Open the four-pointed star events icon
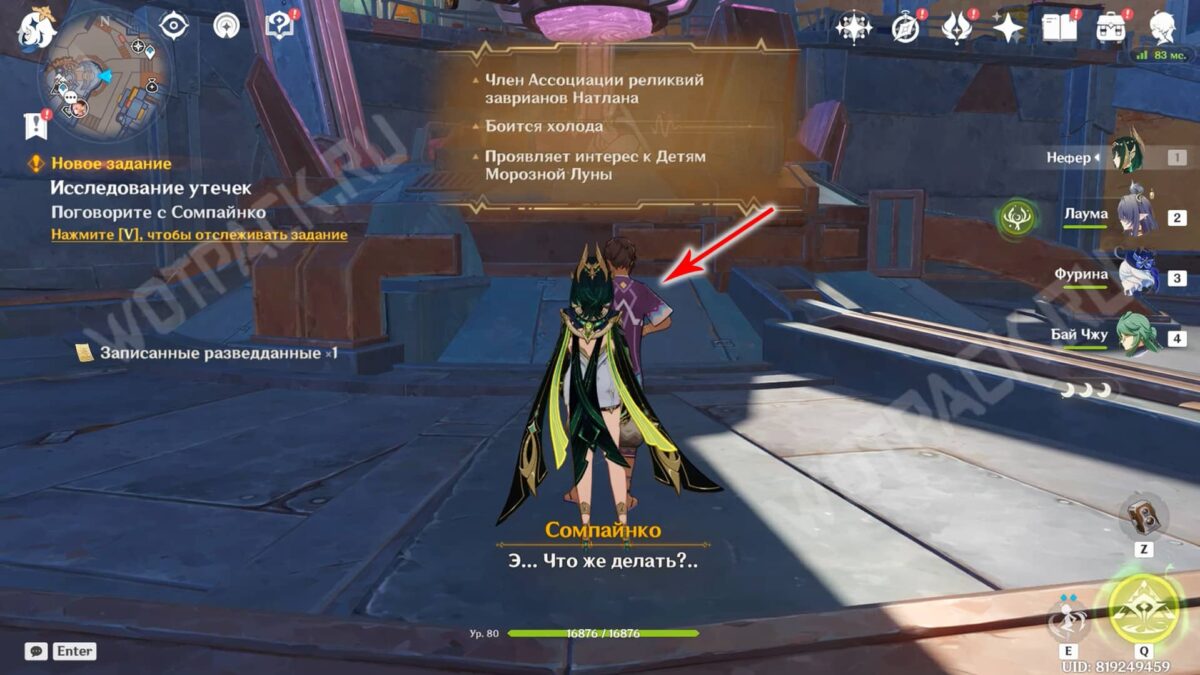This screenshot has height=675, width=1200. [x=854, y=27]
